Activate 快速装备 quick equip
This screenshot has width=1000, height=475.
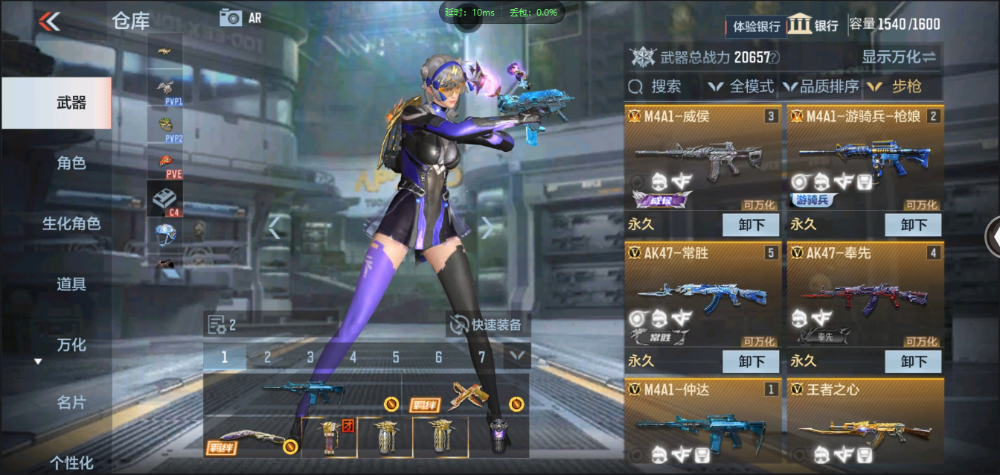tap(488, 324)
